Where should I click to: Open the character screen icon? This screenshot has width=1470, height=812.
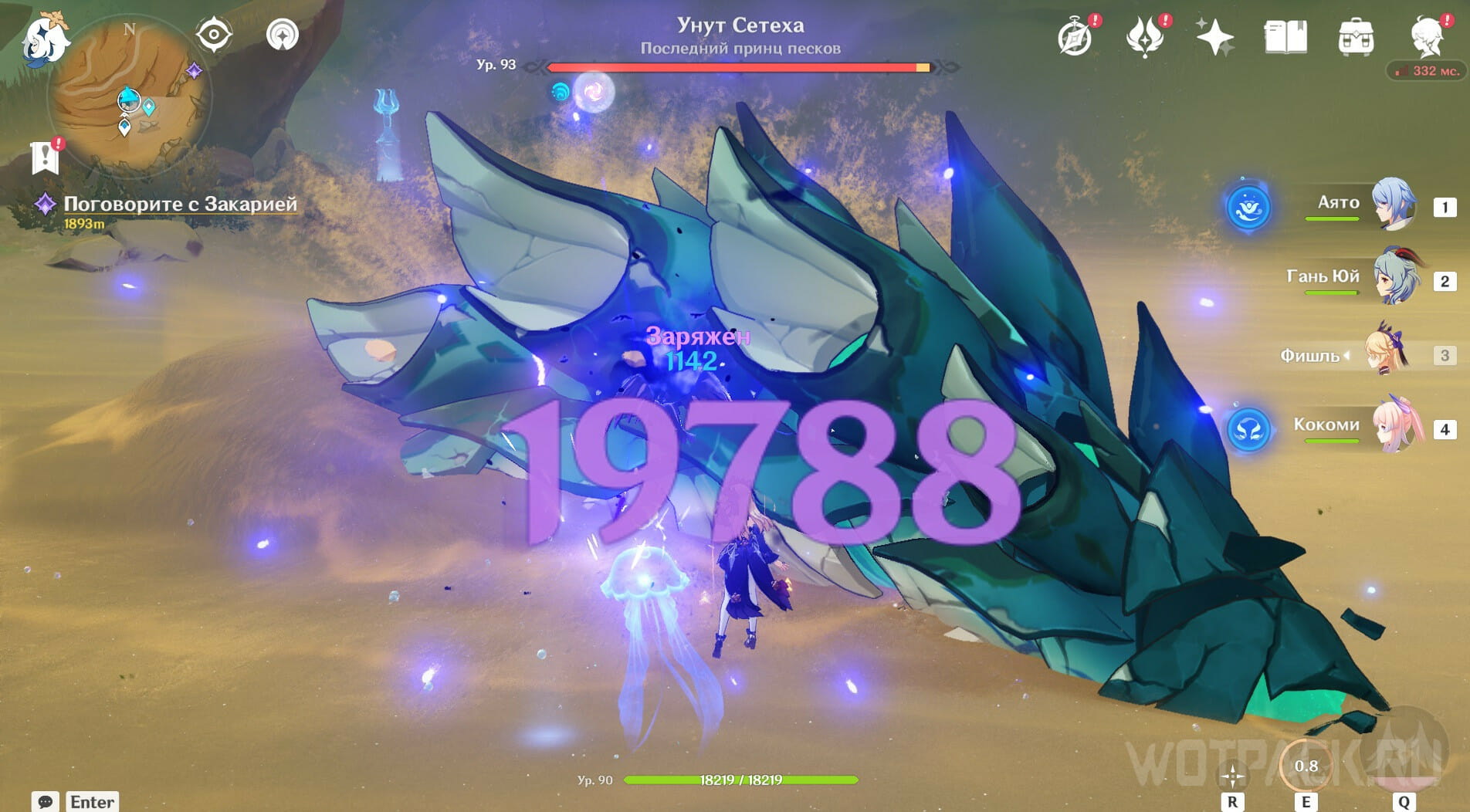tap(1427, 37)
